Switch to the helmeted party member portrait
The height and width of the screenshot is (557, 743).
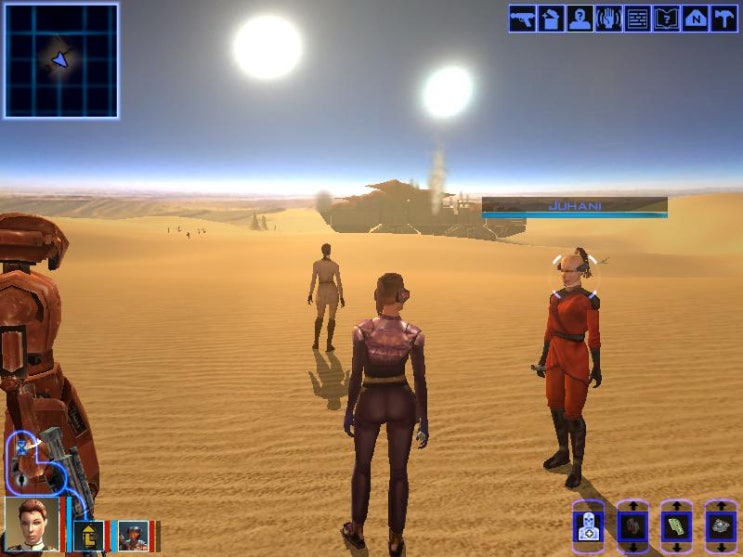click(x=132, y=535)
